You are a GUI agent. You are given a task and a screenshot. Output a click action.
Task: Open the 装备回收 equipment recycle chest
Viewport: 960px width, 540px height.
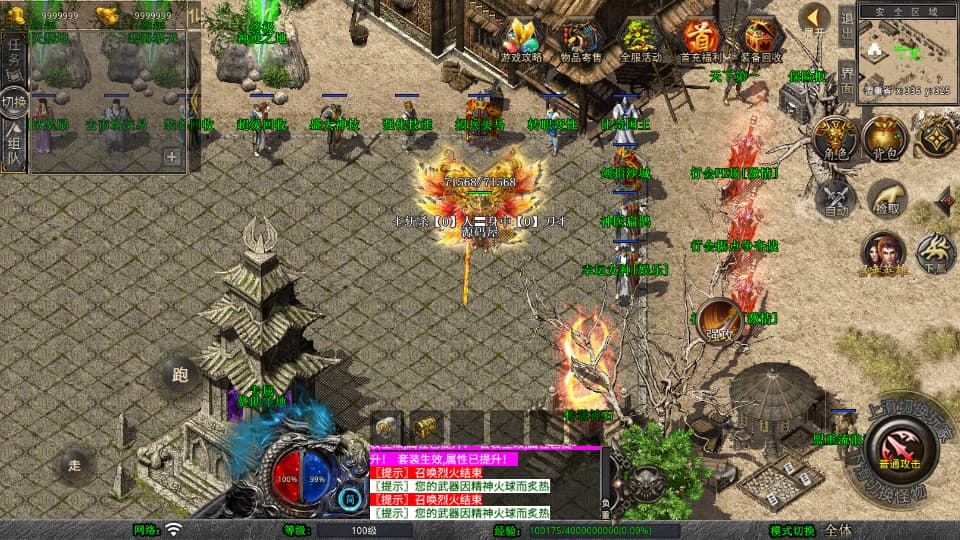(x=759, y=39)
